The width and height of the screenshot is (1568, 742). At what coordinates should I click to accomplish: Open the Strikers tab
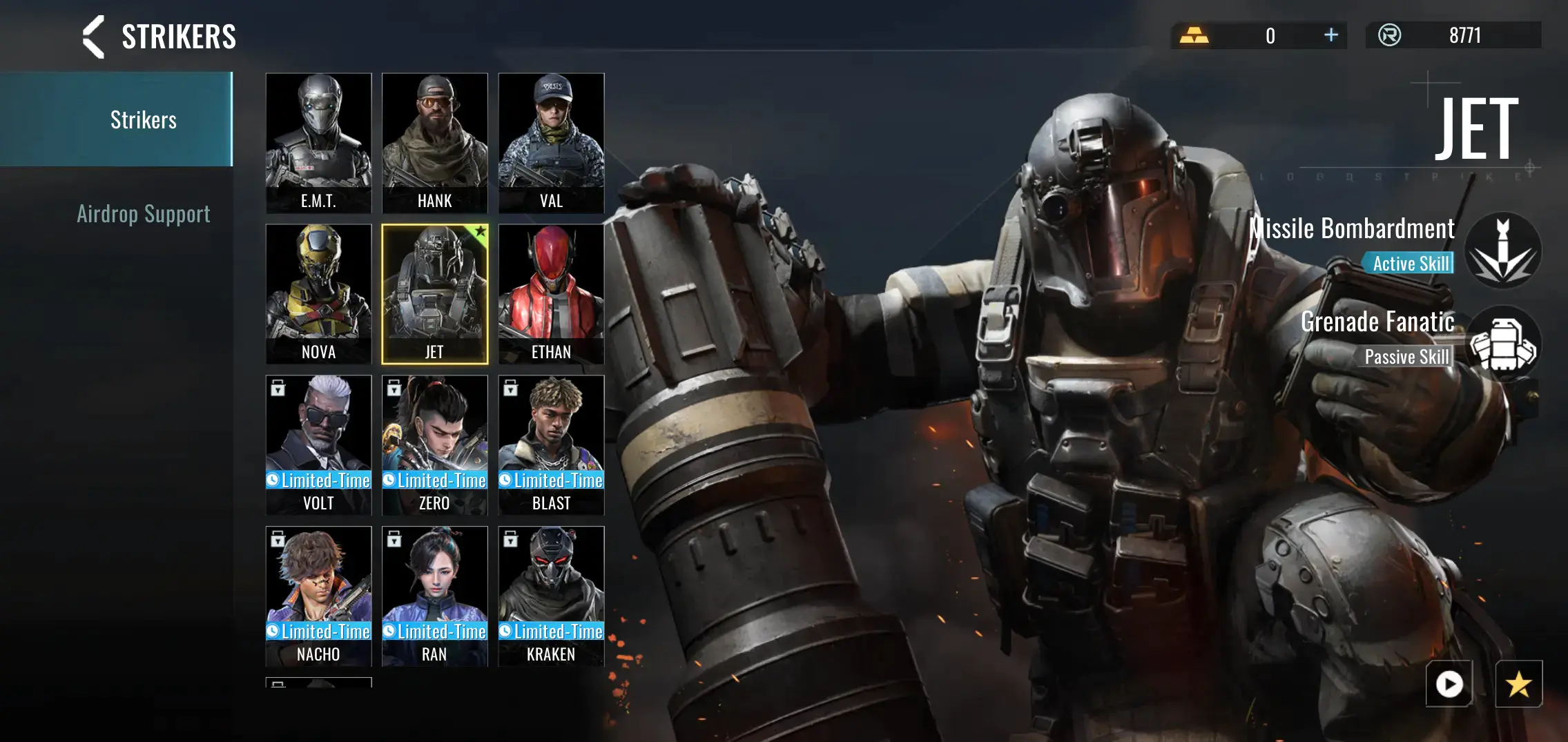[143, 119]
